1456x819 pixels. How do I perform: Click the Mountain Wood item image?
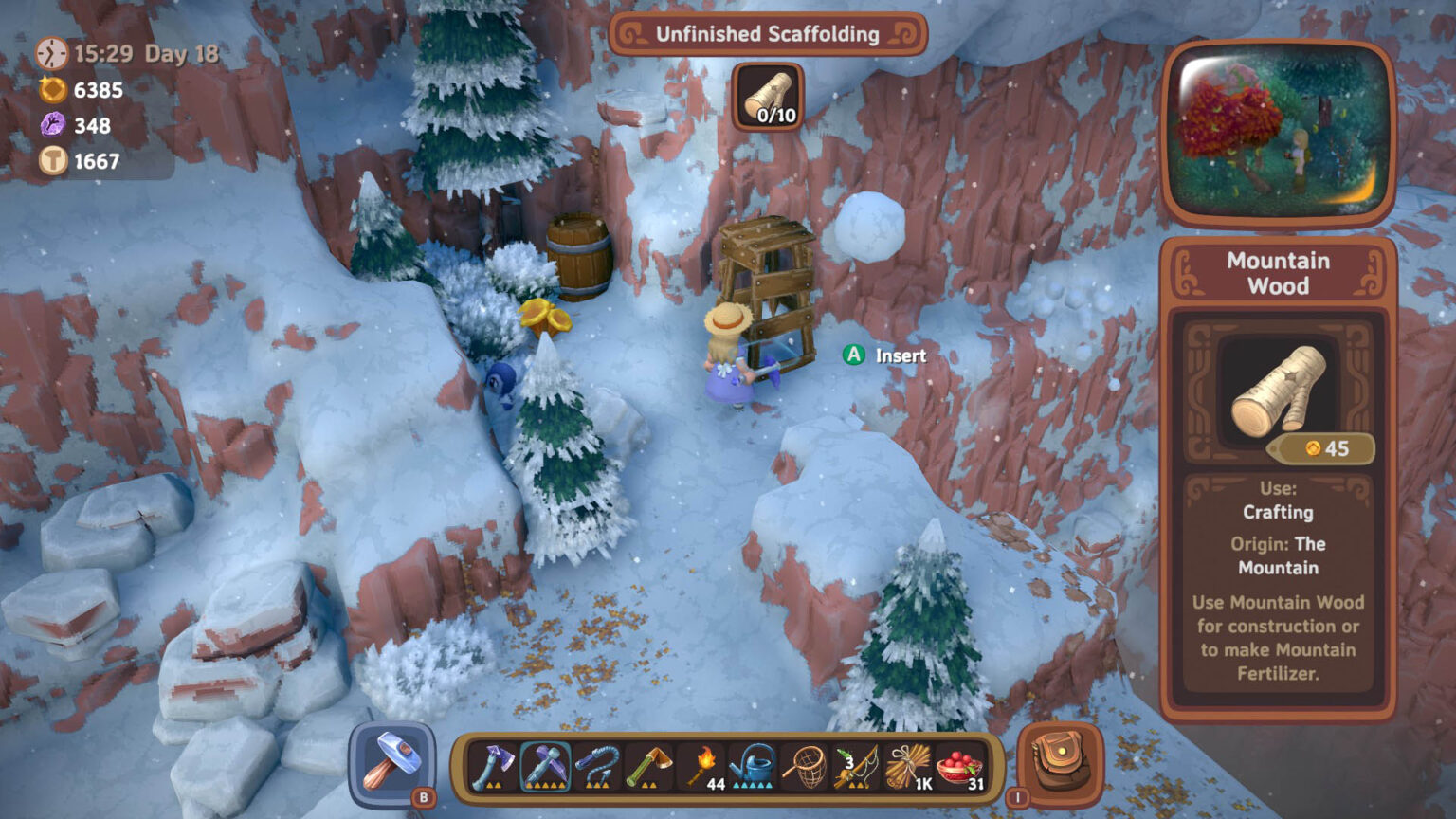tap(1278, 390)
